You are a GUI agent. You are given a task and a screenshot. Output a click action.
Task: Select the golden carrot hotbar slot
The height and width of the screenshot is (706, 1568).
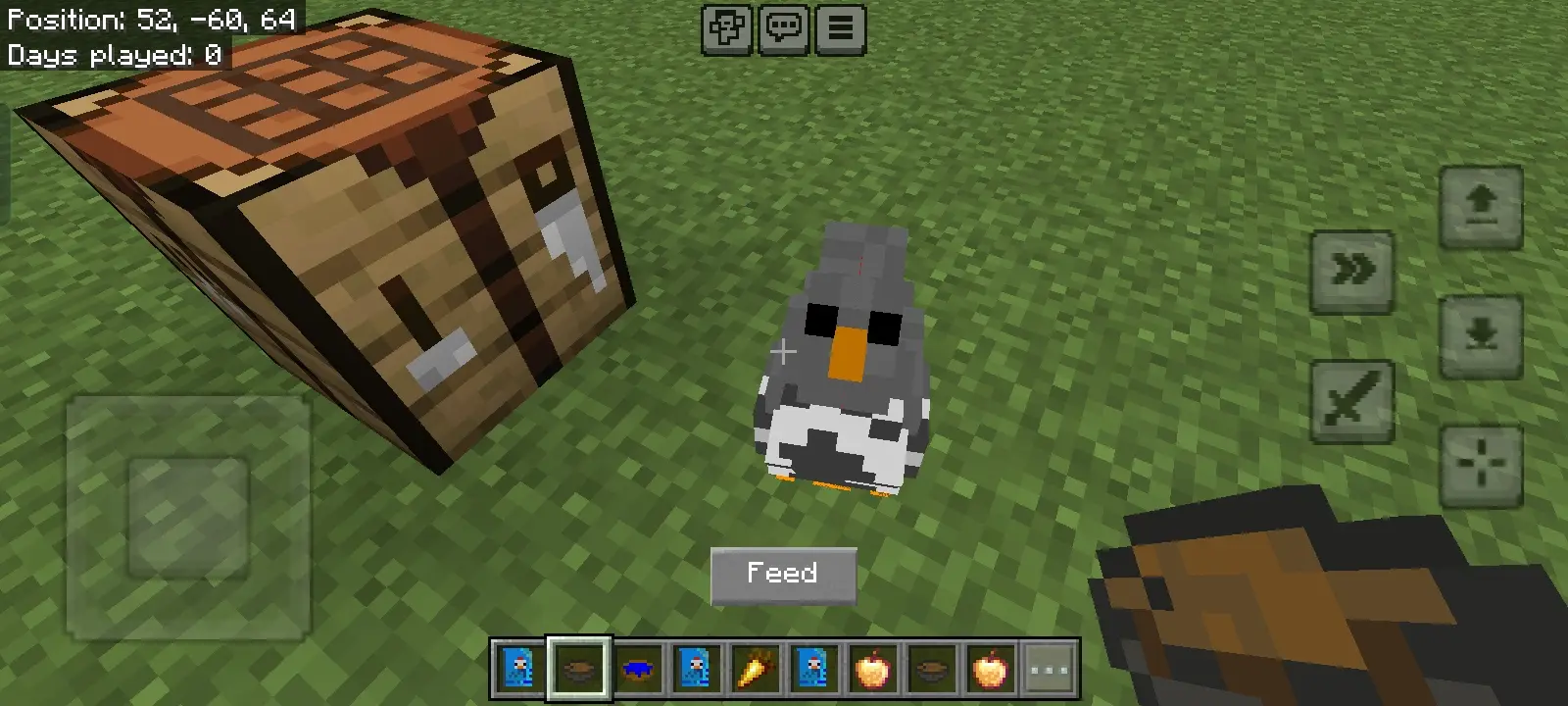tap(755, 670)
